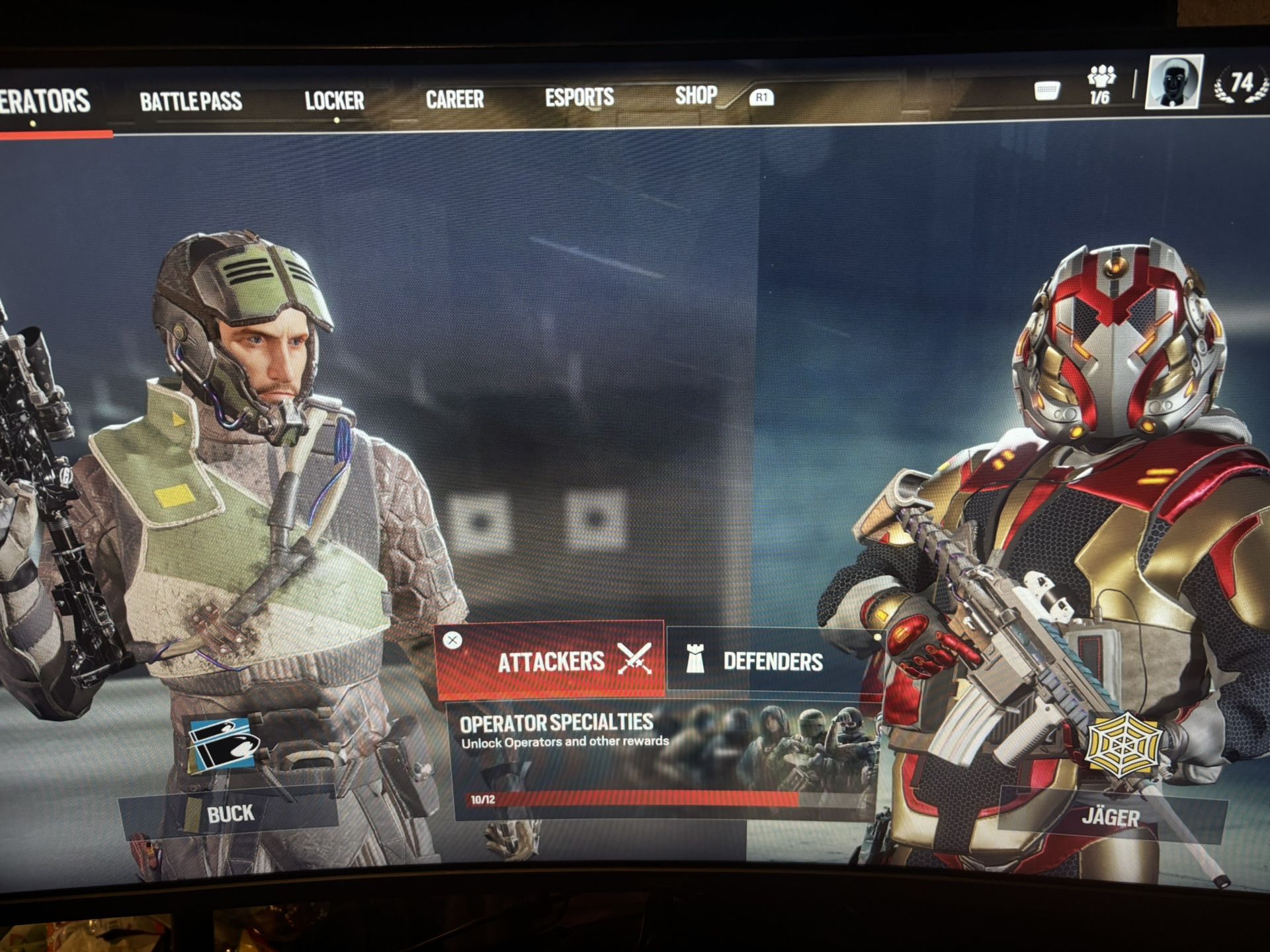Close the Attackers selection X icon
The width and height of the screenshot is (1270, 952).
click(452, 640)
